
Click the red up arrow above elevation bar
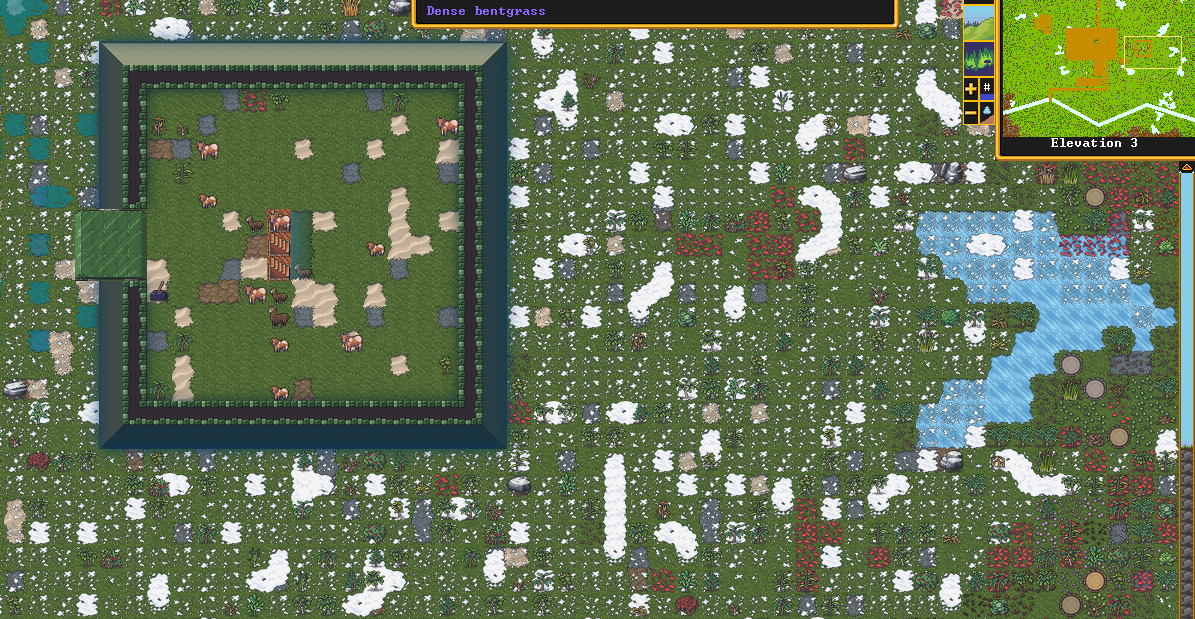pos(1187,167)
